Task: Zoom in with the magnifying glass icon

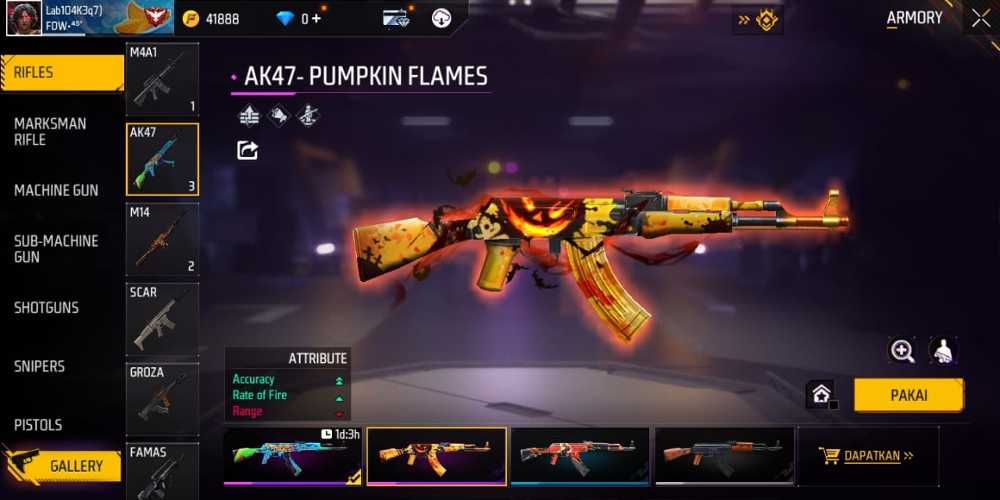Action: (902, 350)
